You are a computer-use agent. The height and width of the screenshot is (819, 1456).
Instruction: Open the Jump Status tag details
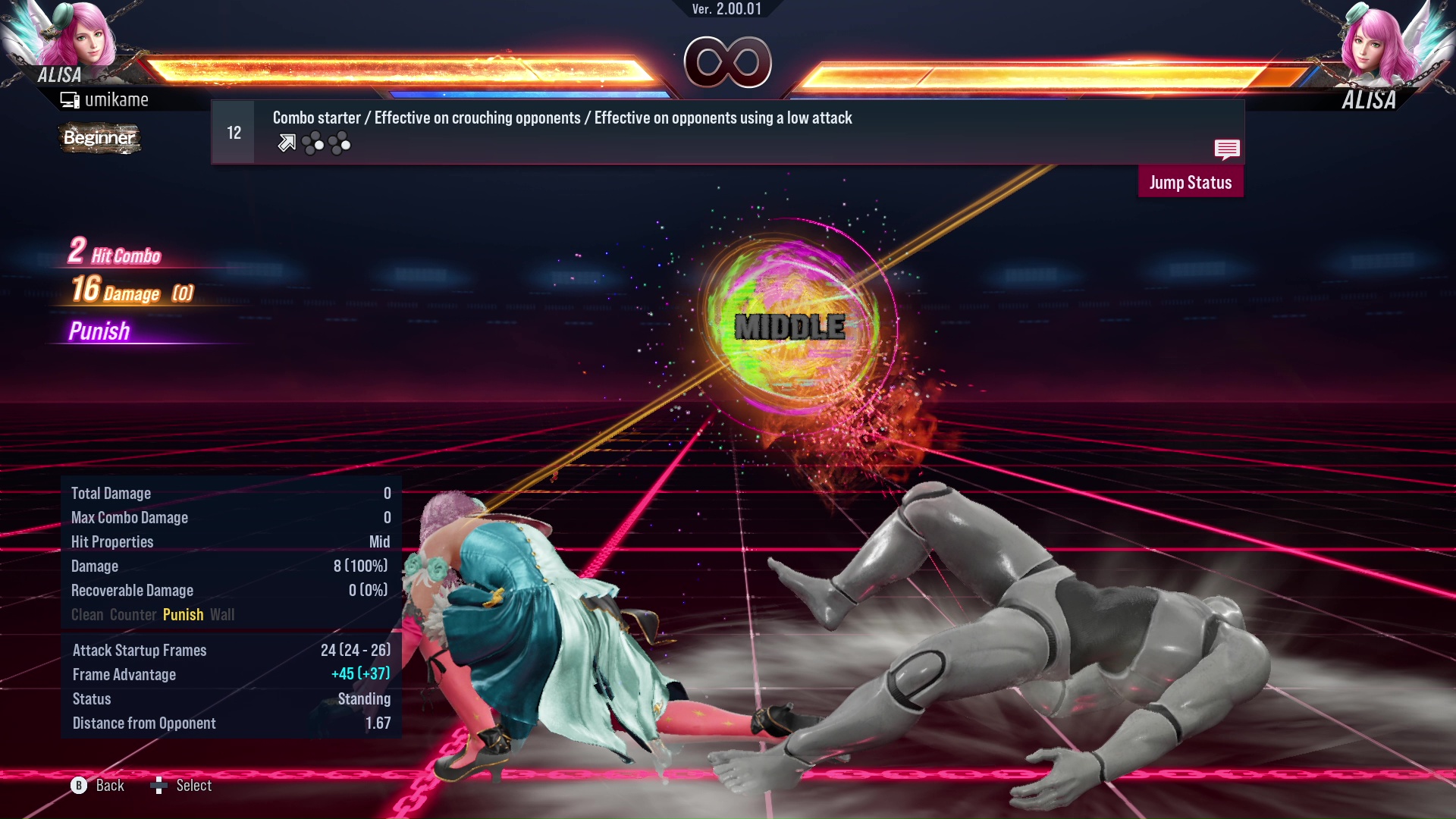(x=1190, y=182)
